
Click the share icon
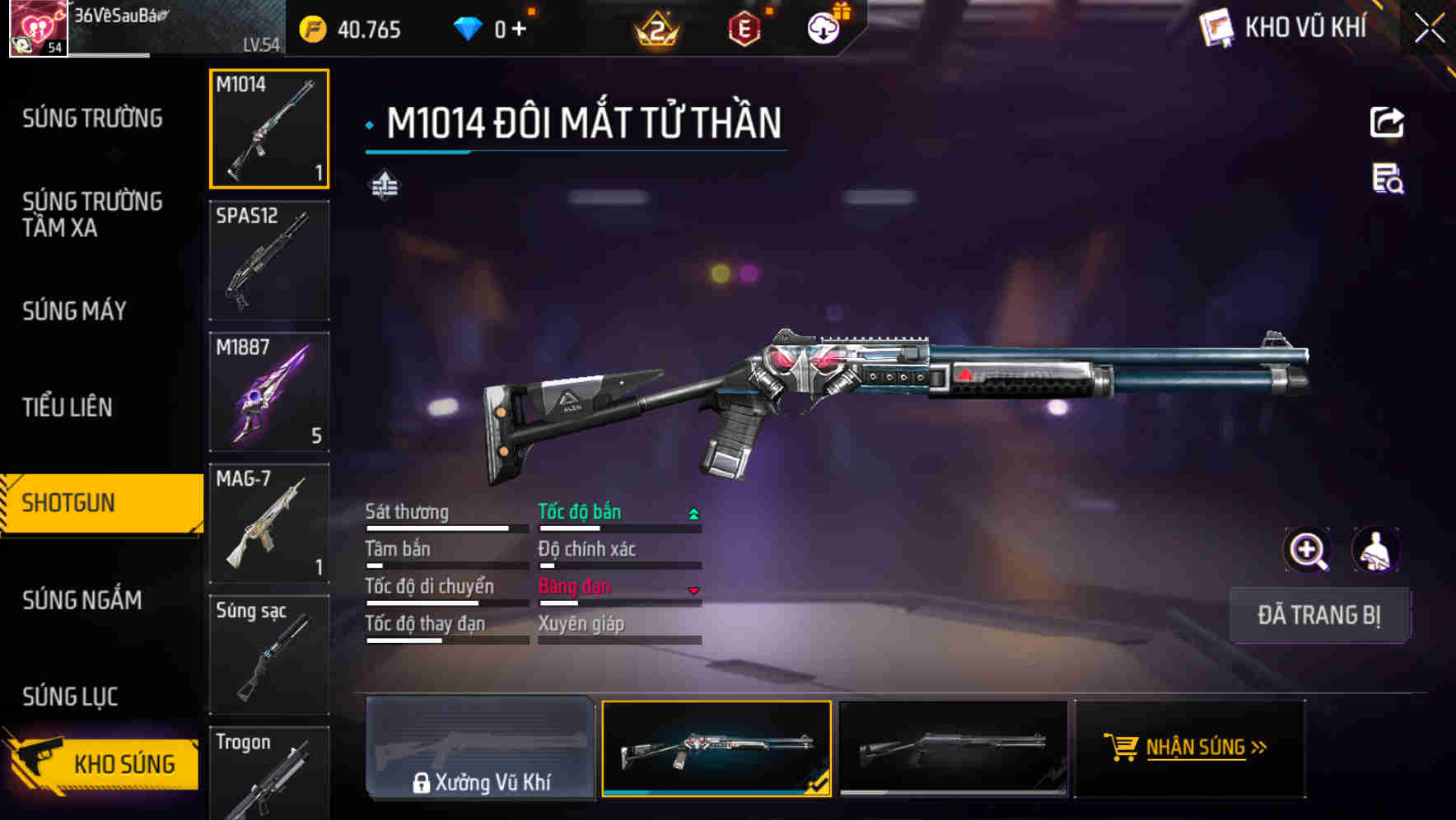[x=1387, y=123]
